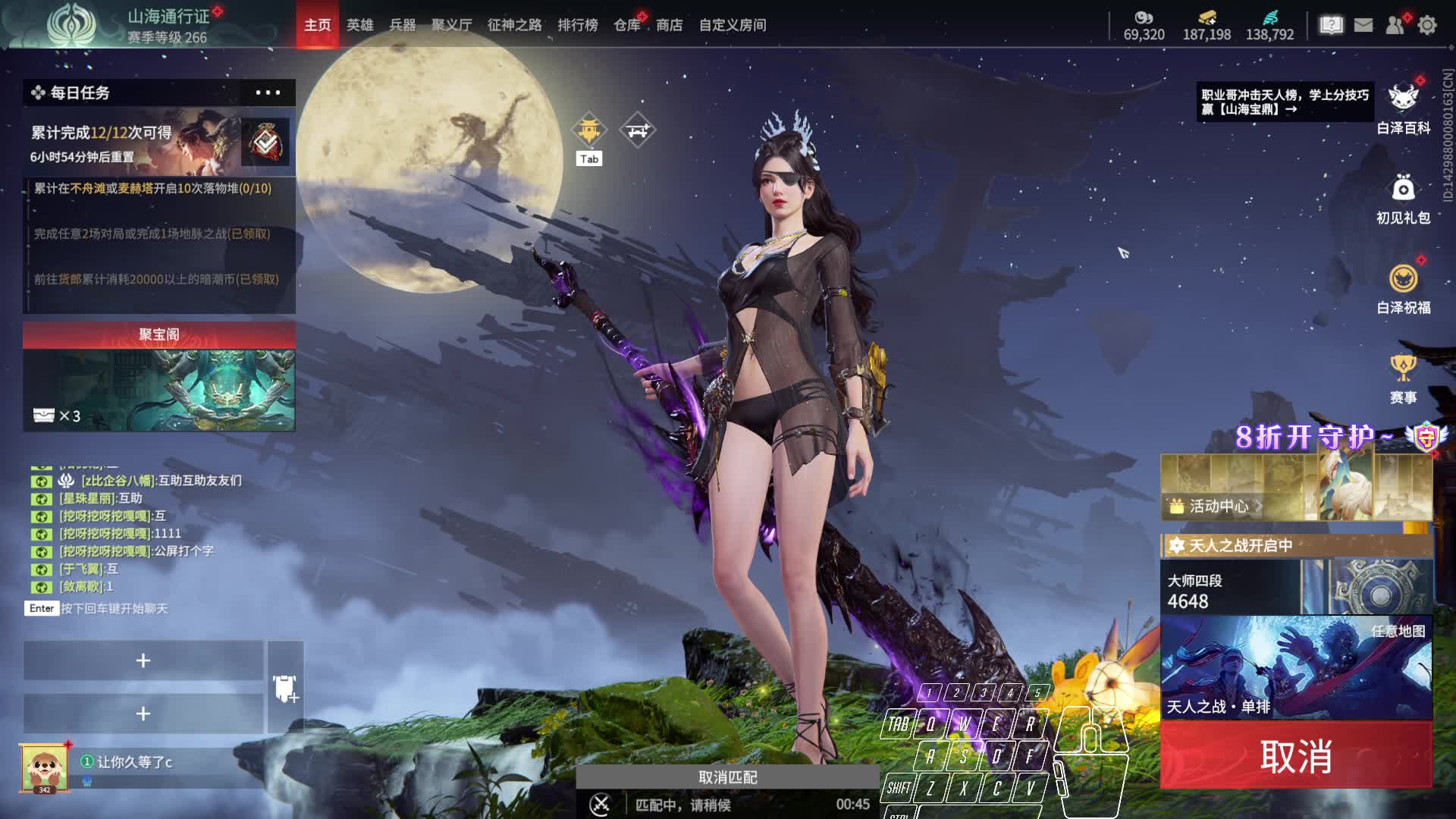Image resolution: width=1456 pixels, height=819 pixels.
Task: Open the 自定义房间 custom room tab
Action: click(732, 25)
